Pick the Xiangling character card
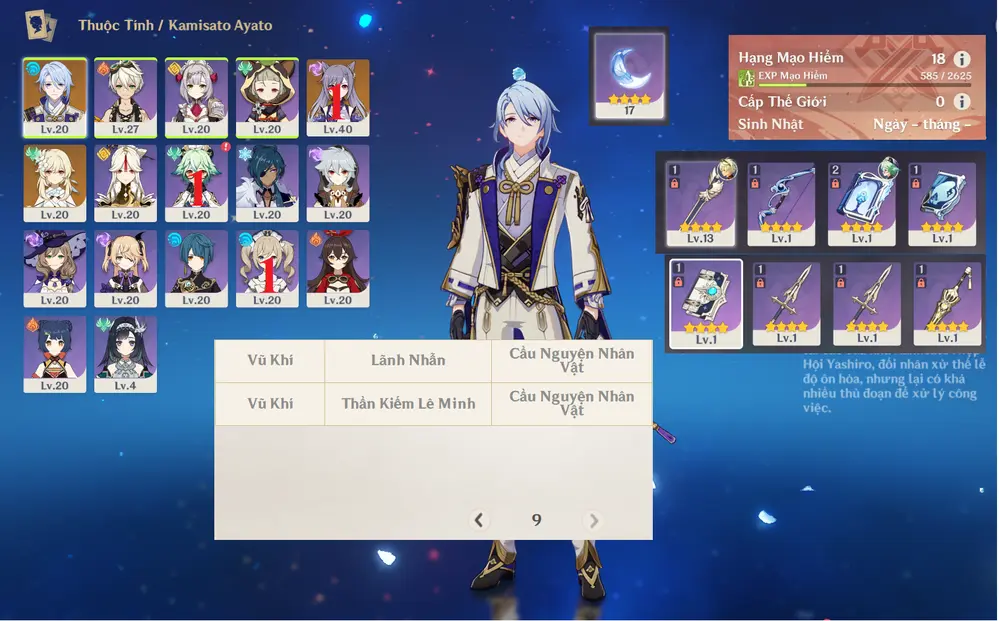 [x=54, y=354]
